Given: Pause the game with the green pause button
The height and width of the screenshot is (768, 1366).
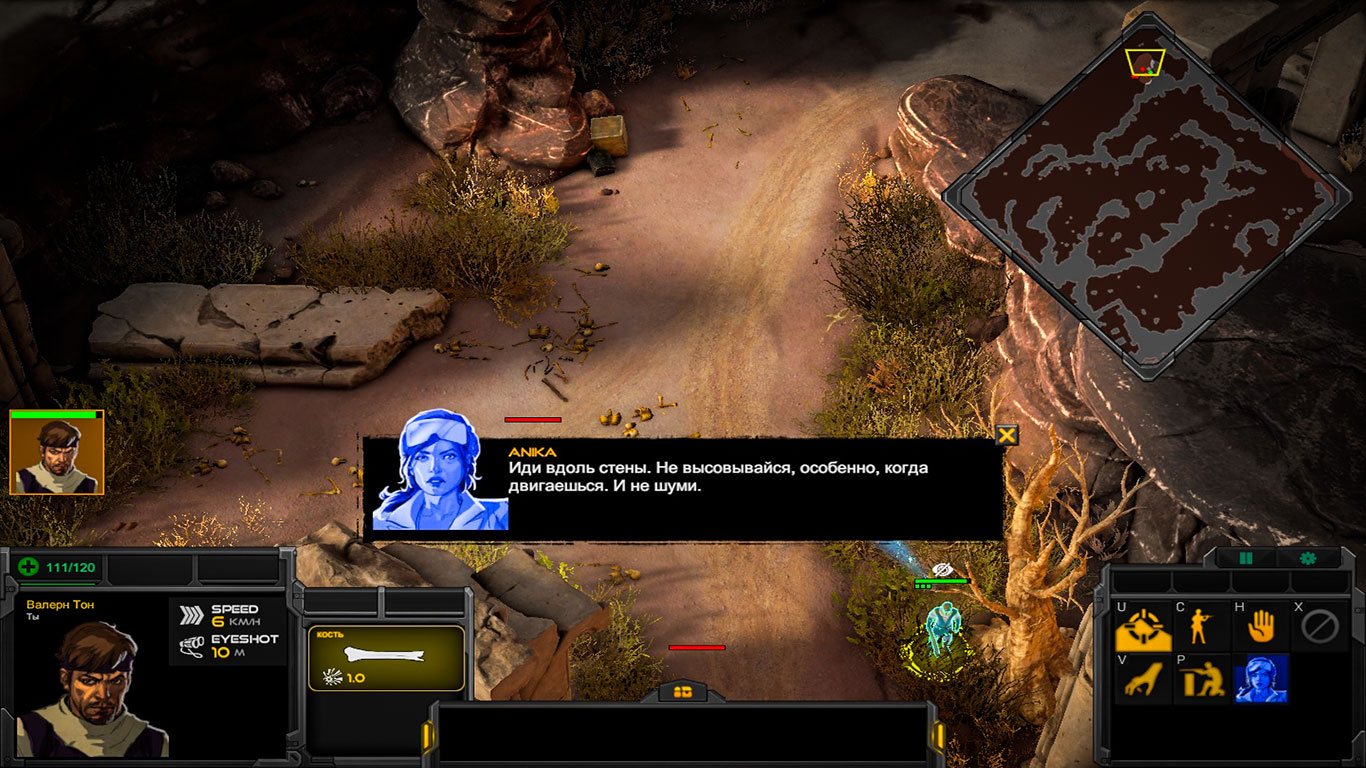Looking at the screenshot, I should (1246, 558).
